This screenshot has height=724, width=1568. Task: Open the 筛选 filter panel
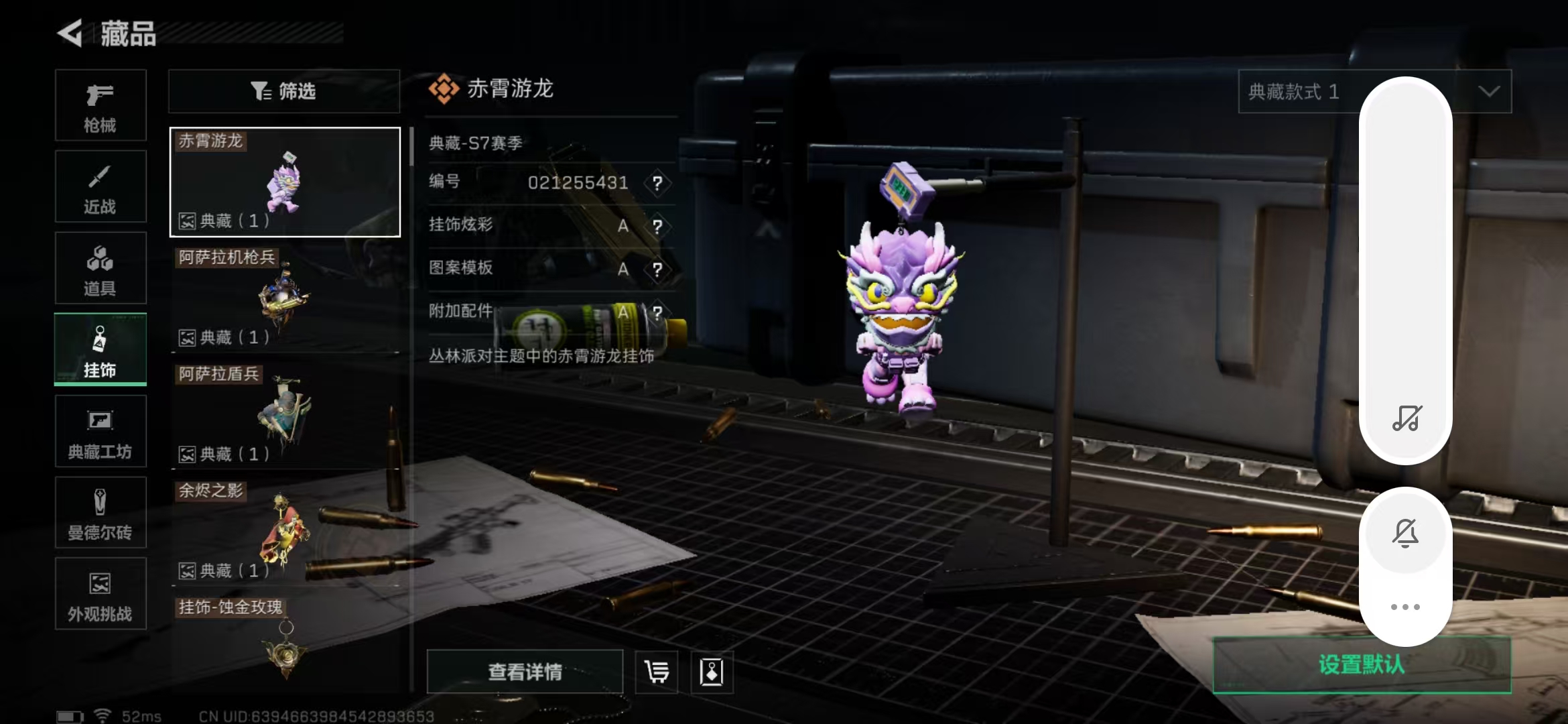click(x=283, y=91)
